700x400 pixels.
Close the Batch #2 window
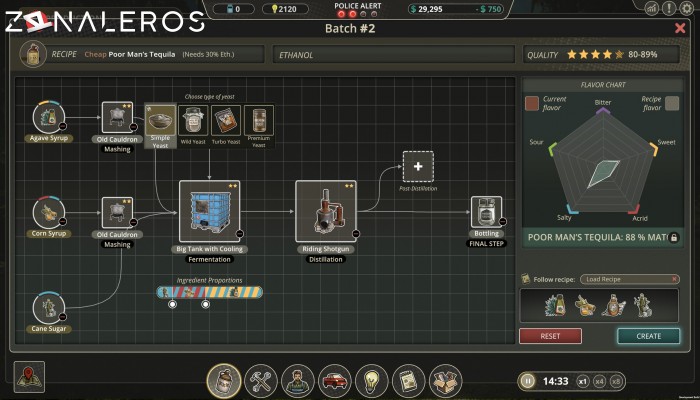point(680,28)
